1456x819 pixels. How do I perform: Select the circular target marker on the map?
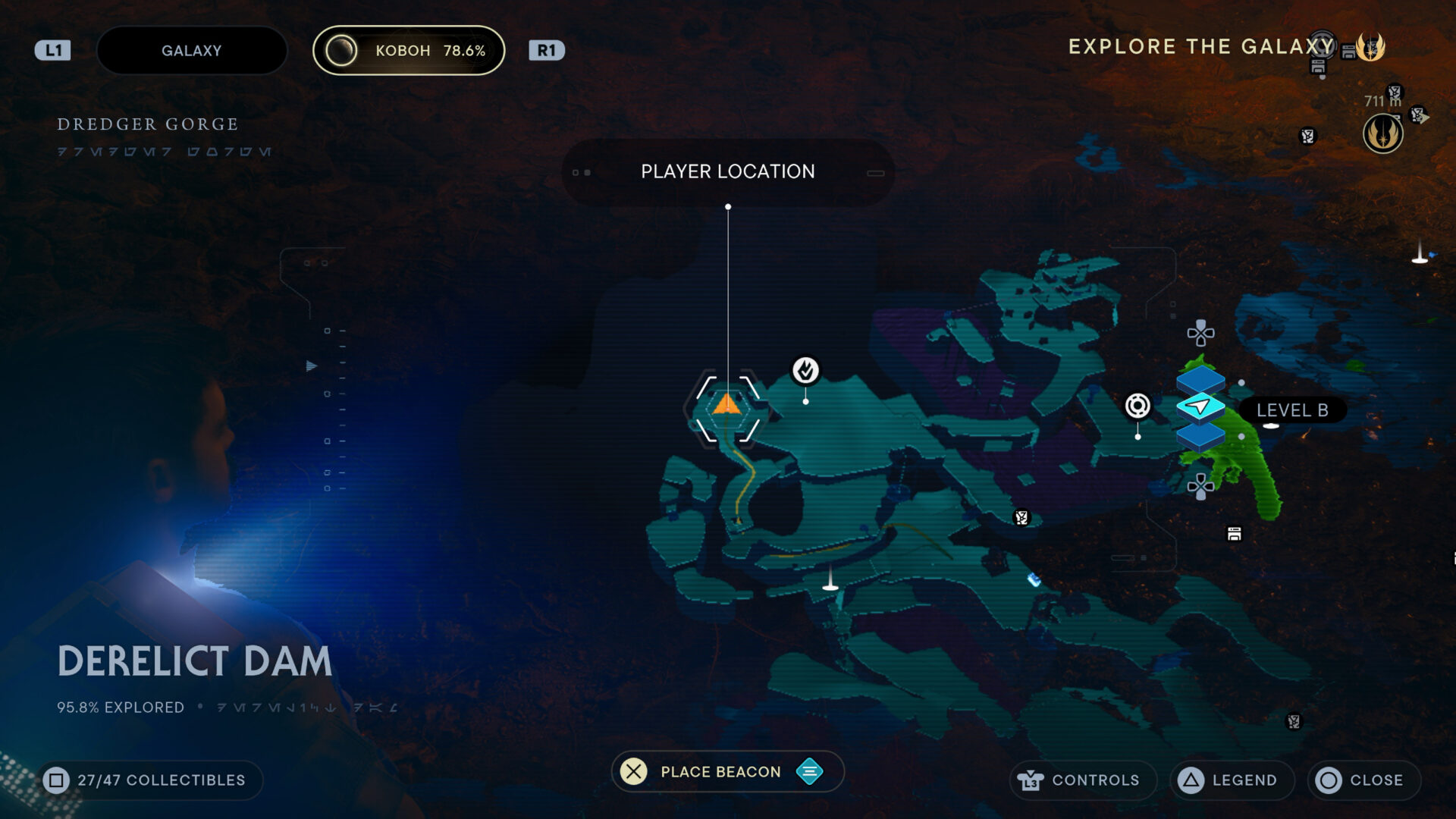[1137, 406]
